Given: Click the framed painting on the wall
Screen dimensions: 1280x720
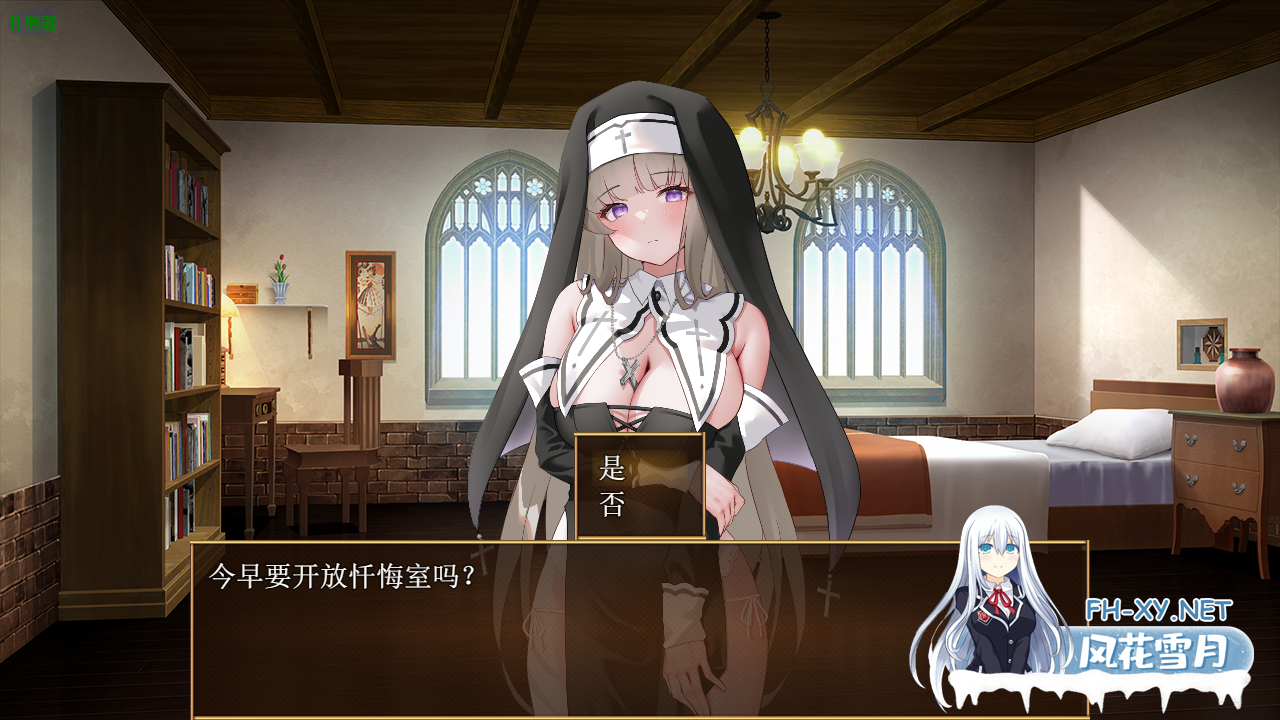Looking at the screenshot, I should (x=372, y=305).
